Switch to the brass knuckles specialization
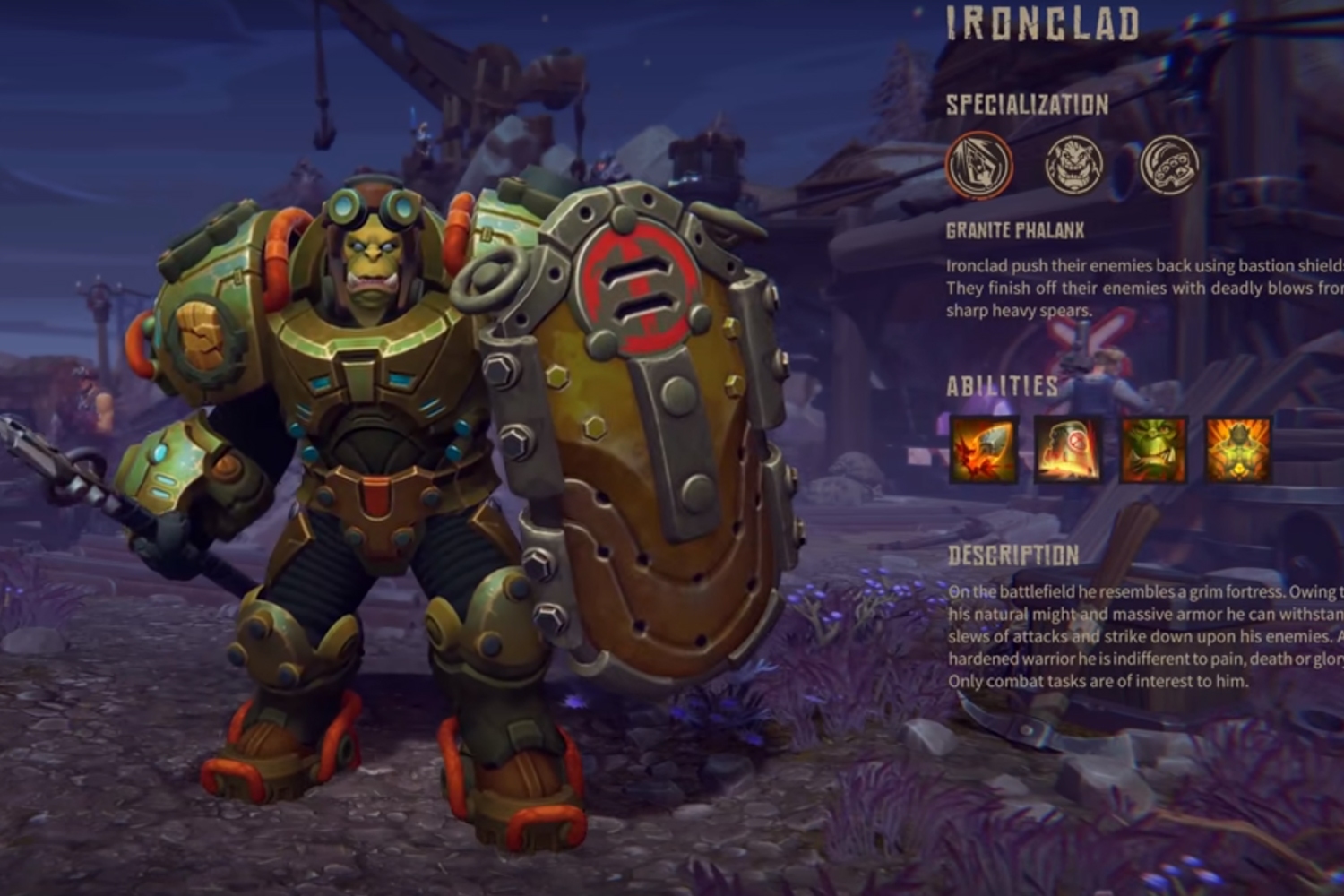The image size is (1344, 896). (x=1169, y=166)
